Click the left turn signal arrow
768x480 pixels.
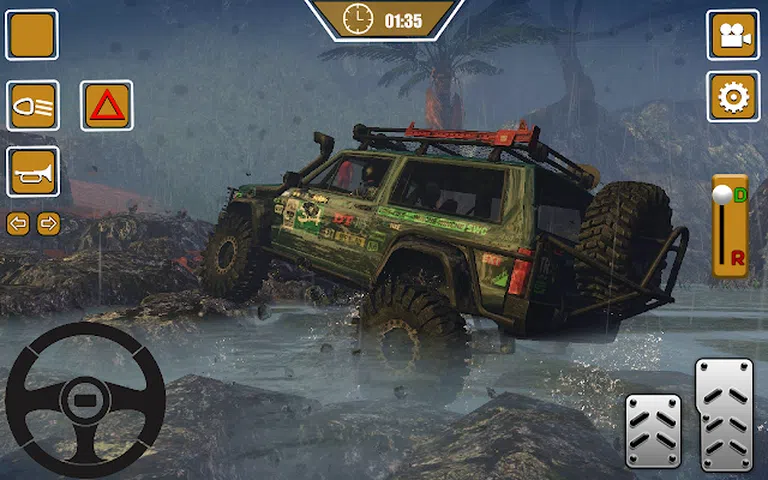(18, 223)
